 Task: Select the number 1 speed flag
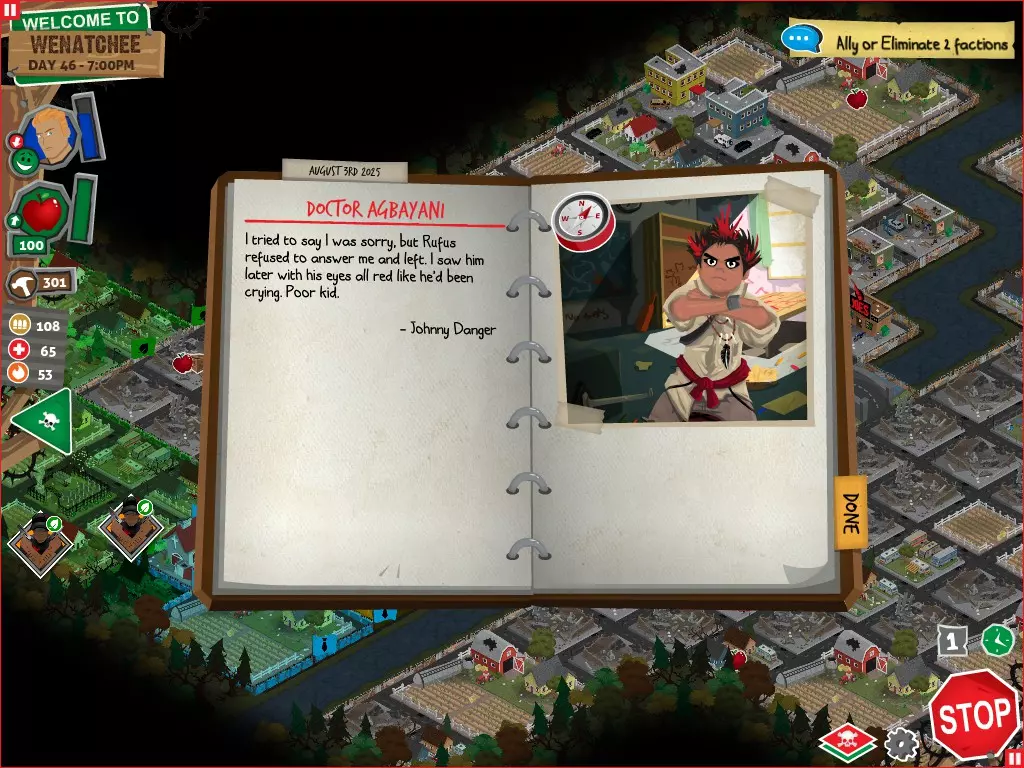(953, 641)
